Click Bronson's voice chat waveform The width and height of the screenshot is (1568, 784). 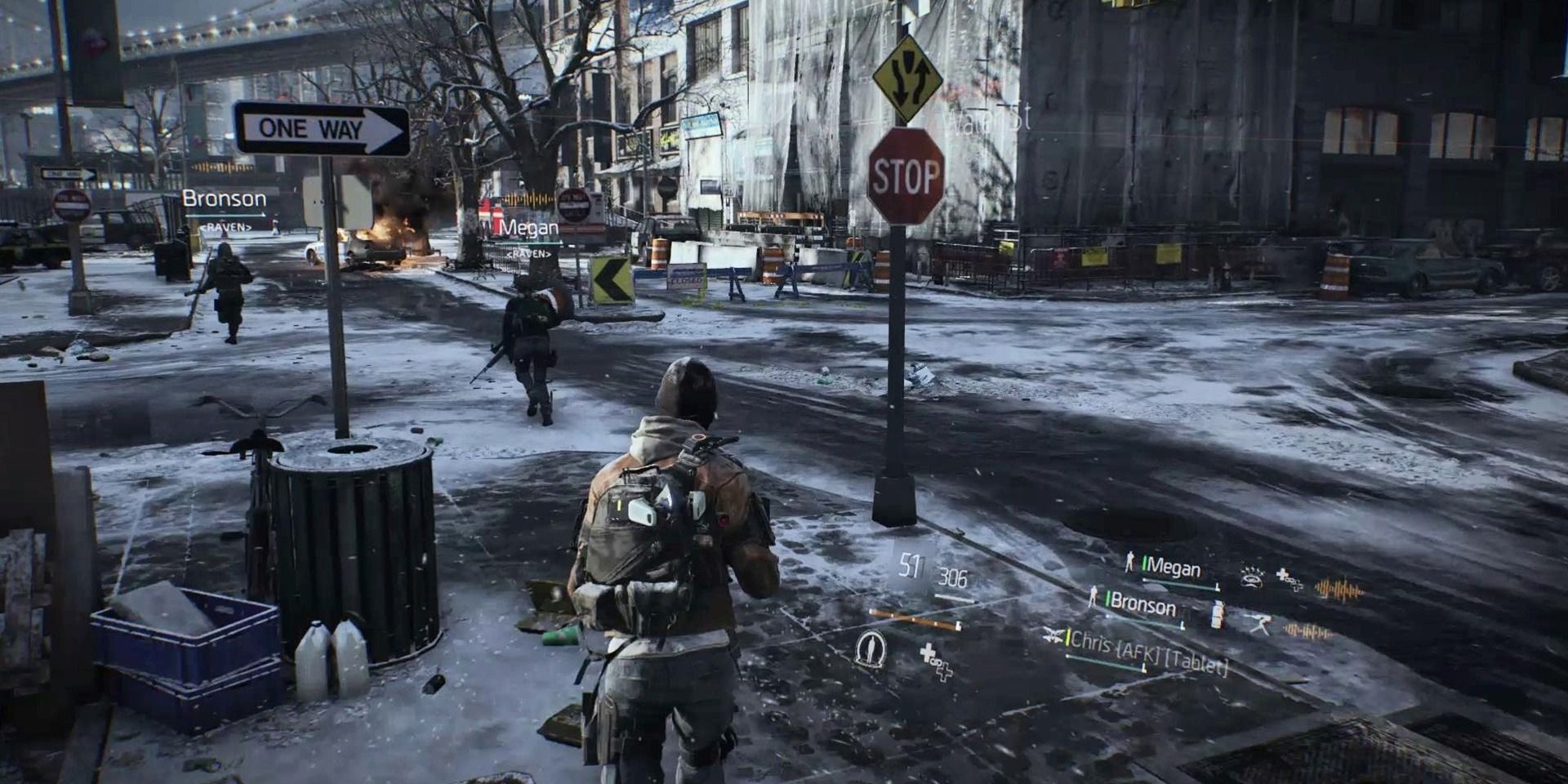pos(1307,631)
